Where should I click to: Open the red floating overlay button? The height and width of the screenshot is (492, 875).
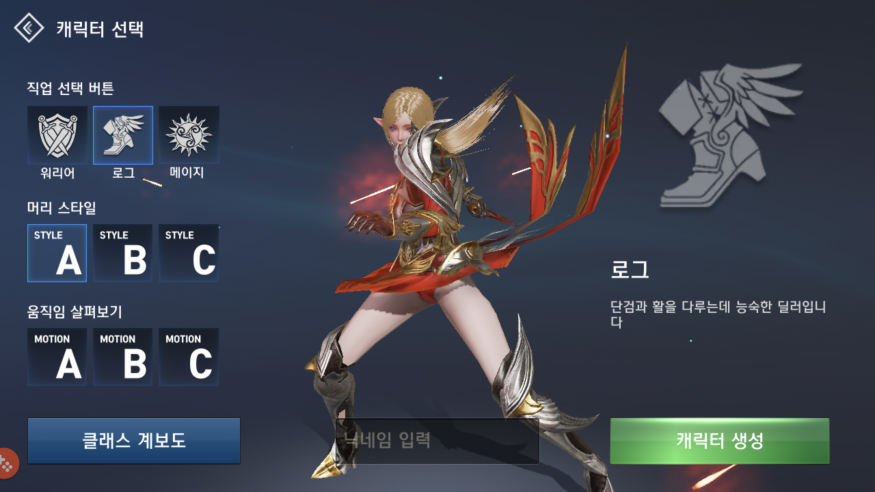click(x=7, y=462)
